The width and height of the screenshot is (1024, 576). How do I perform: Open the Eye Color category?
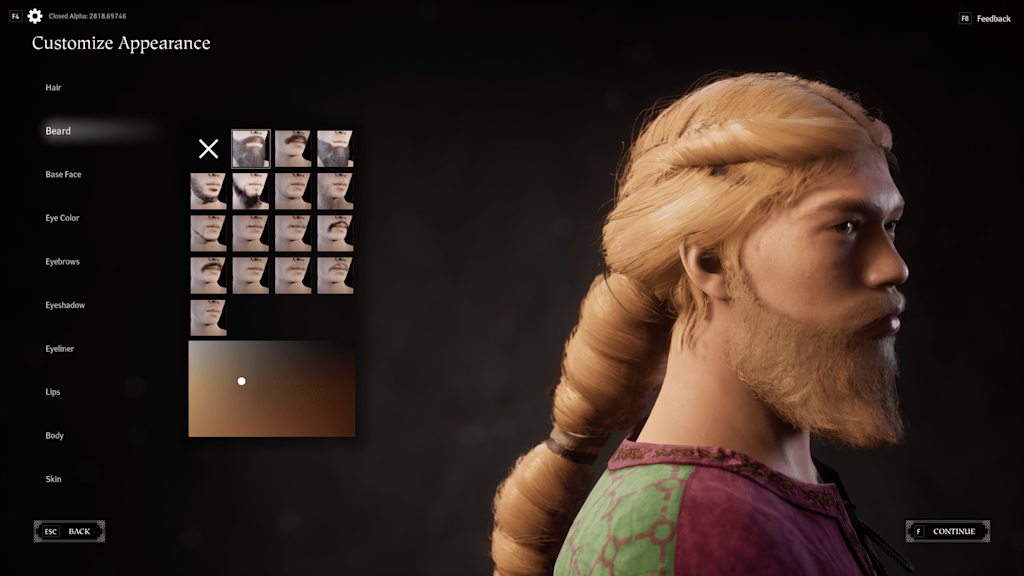click(x=62, y=218)
